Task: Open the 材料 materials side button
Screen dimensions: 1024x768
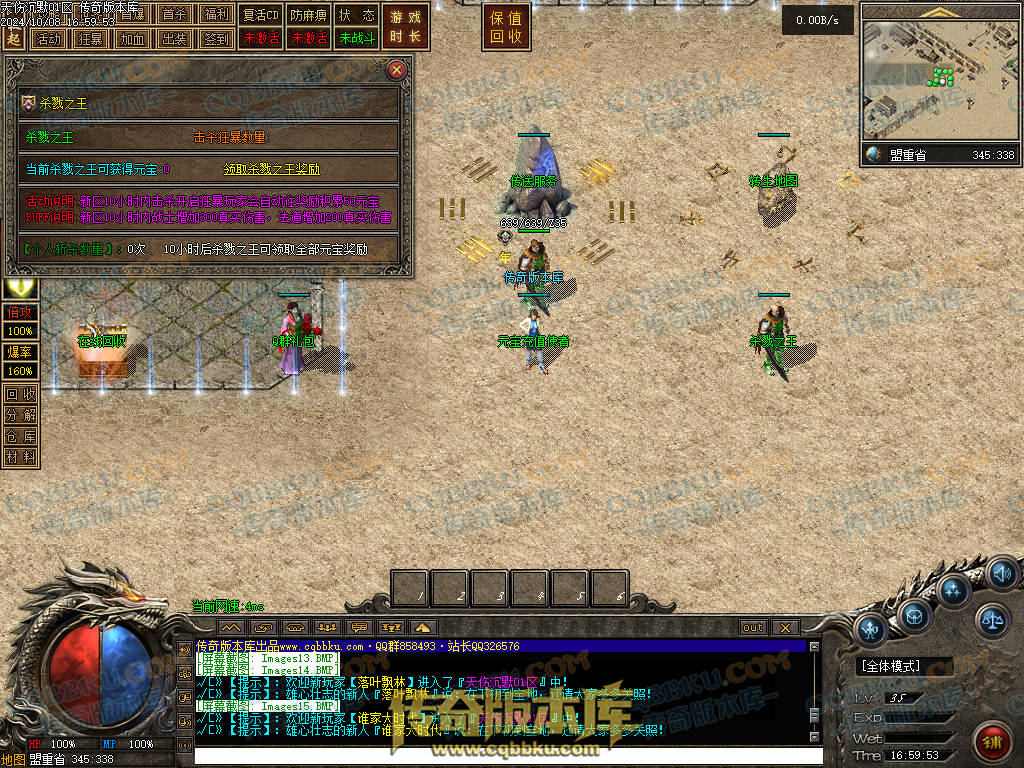Action: coord(20,457)
